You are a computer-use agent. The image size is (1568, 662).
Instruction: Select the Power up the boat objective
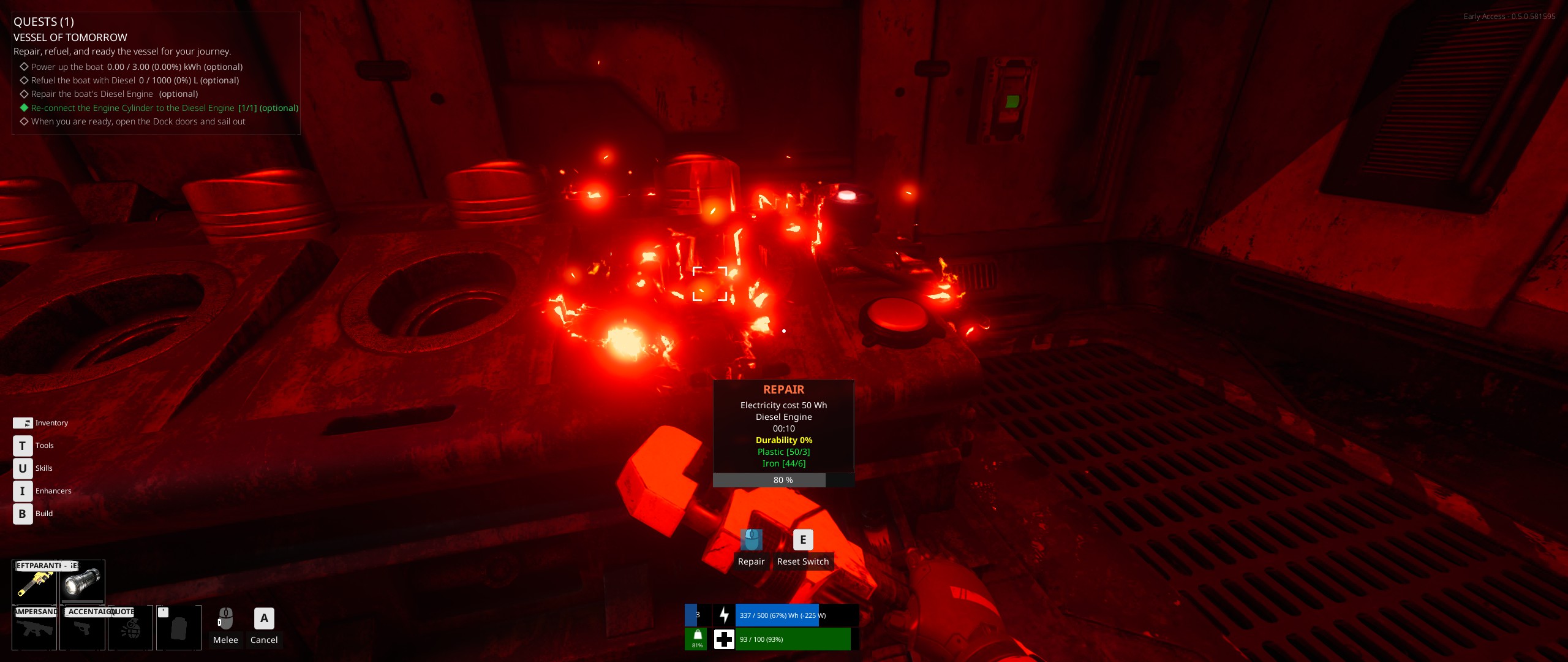coord(137,67)
